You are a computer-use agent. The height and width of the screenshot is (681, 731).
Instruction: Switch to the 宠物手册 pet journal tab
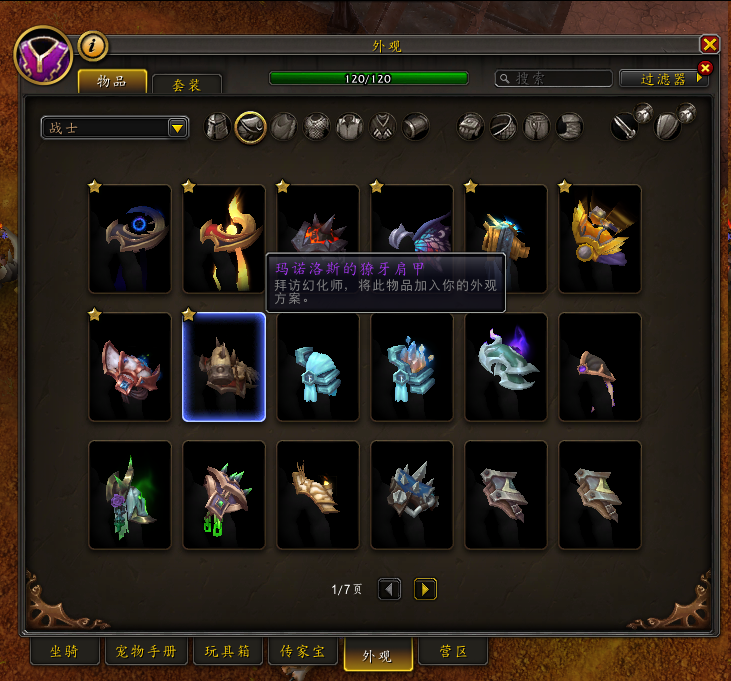click(x=146, y=653)
